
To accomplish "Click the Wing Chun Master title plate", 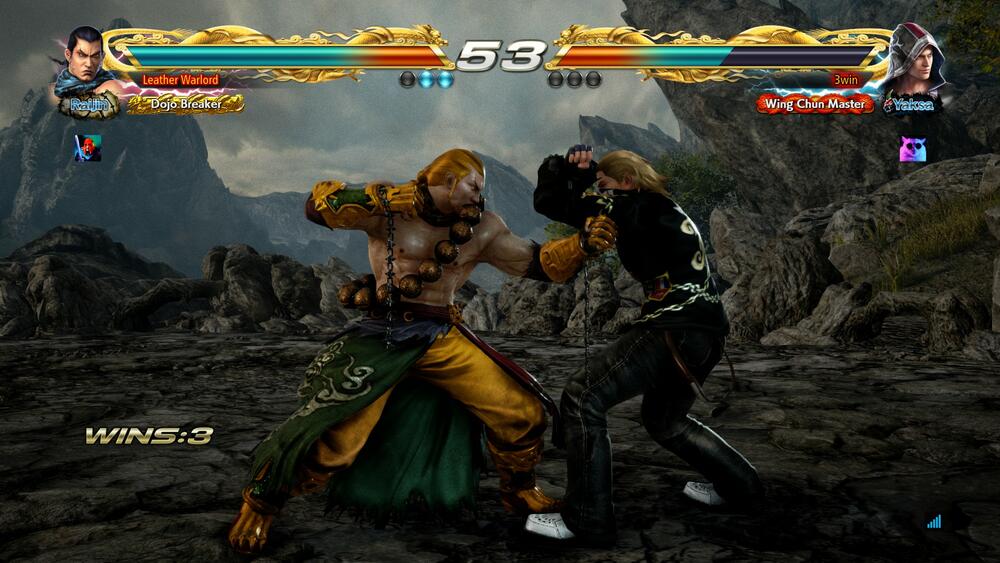I will [814, 104].
